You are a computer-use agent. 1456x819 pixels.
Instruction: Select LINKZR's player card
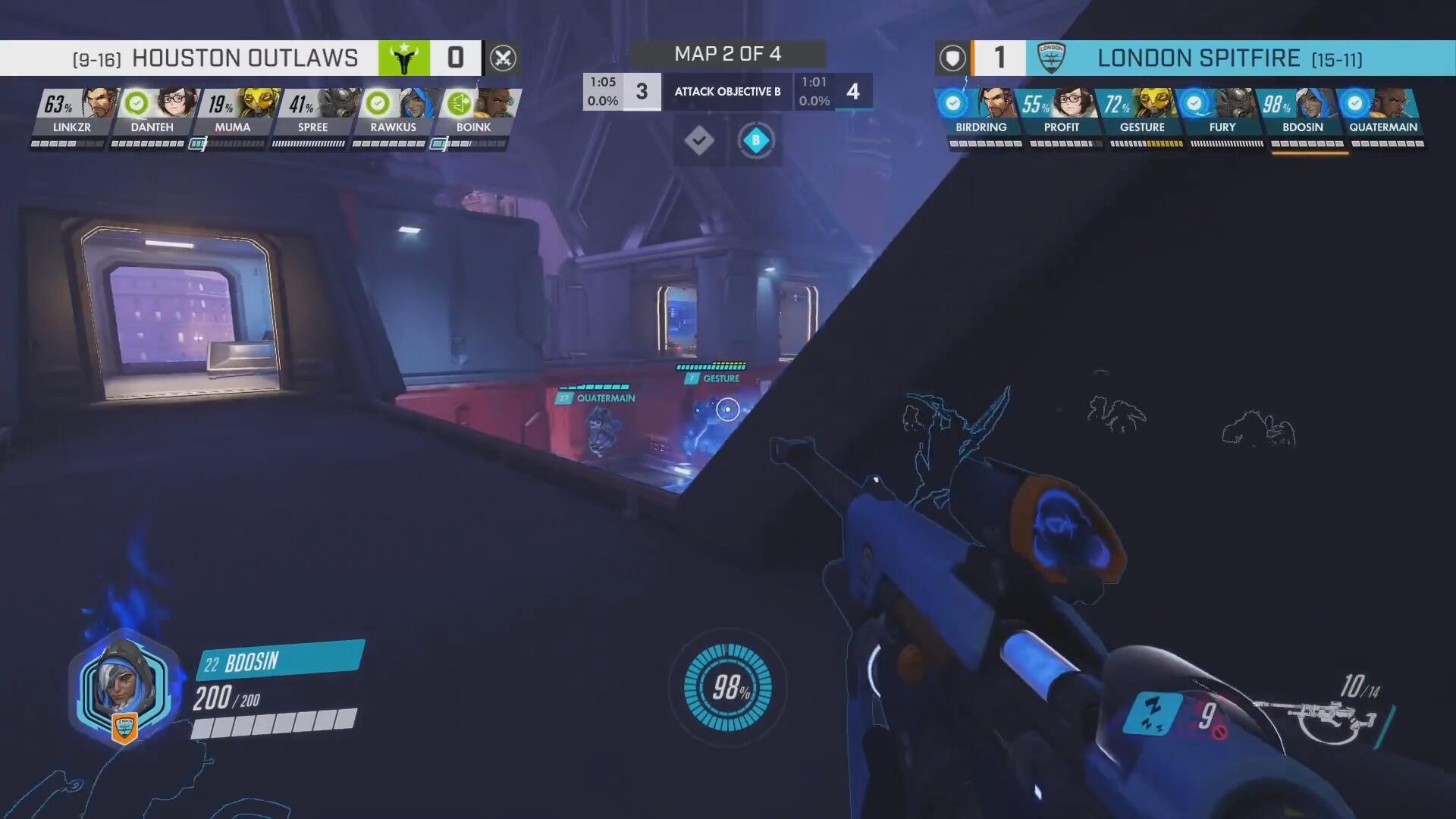(x=72, y=114)
